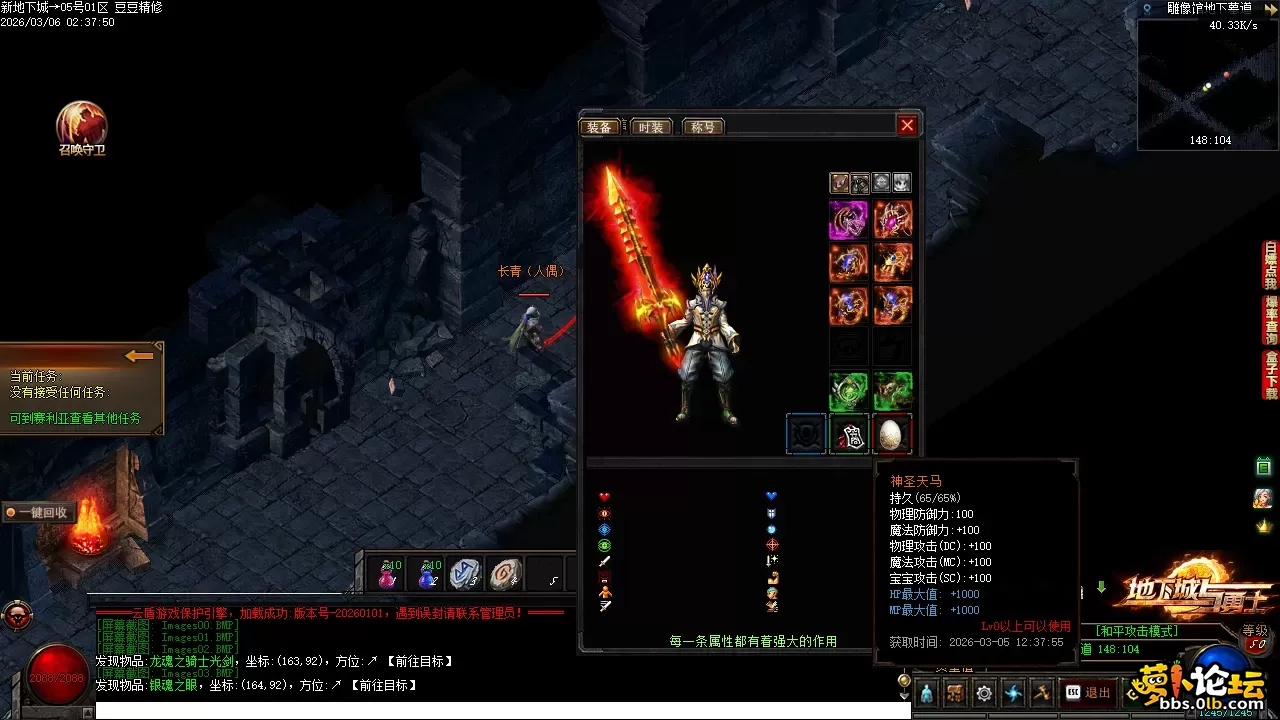Open the treasure chest bag icon
The width and height of the screenshot is (1280, 720).
coord(955,692)
